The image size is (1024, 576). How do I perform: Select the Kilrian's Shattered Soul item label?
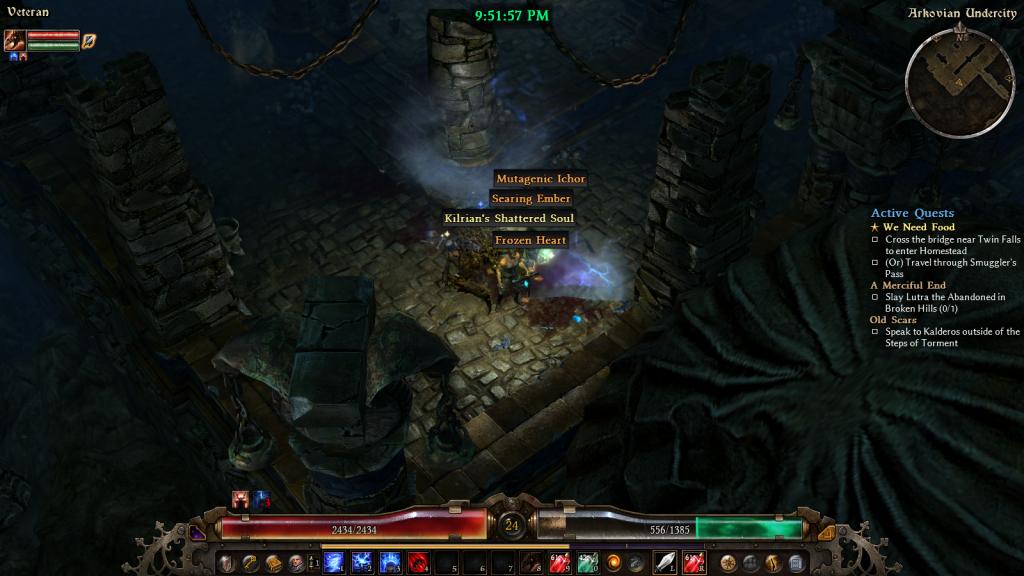click(x=509, y=219)
